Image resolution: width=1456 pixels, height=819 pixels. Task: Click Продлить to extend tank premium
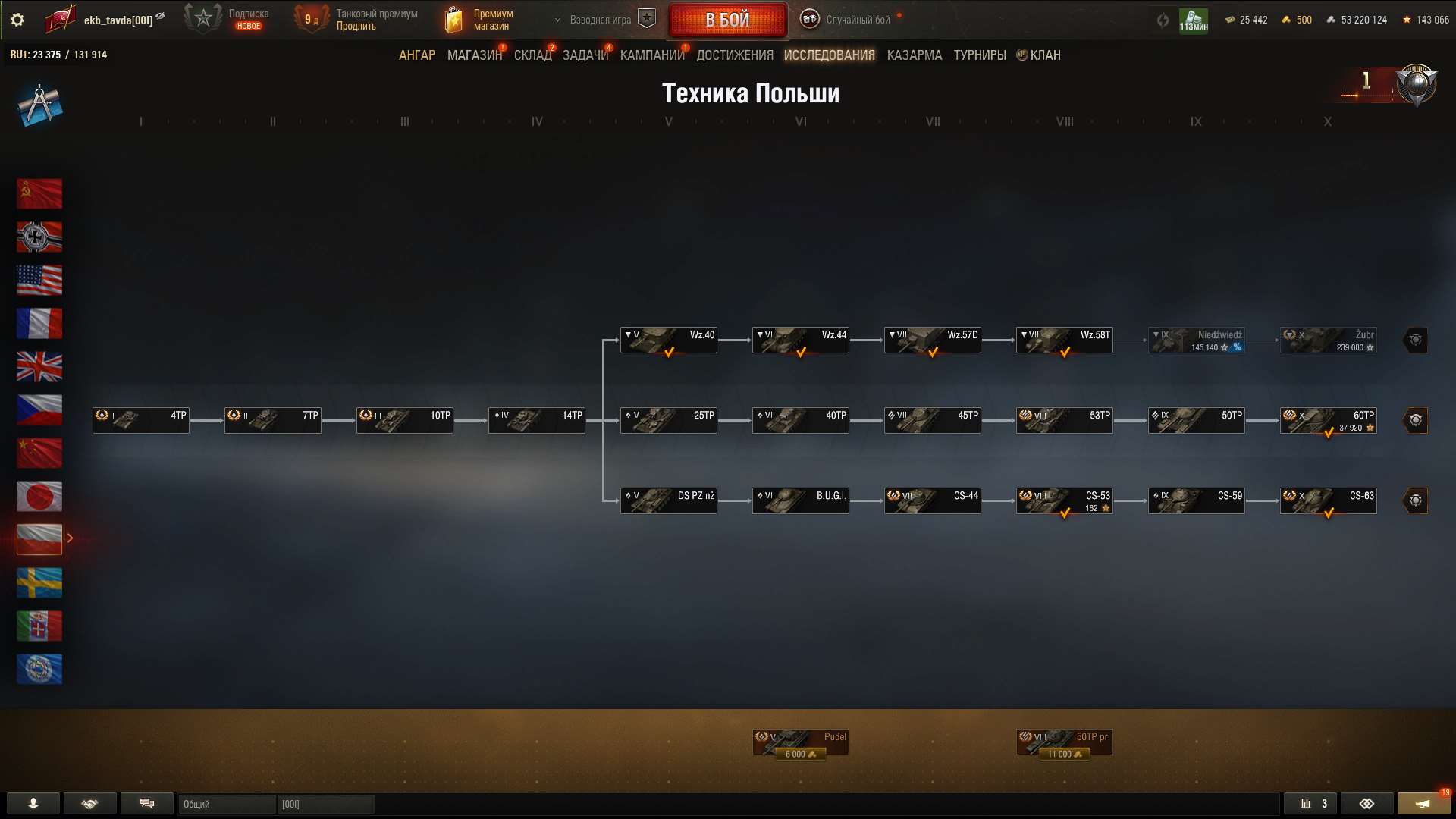(x=356, y=25)
